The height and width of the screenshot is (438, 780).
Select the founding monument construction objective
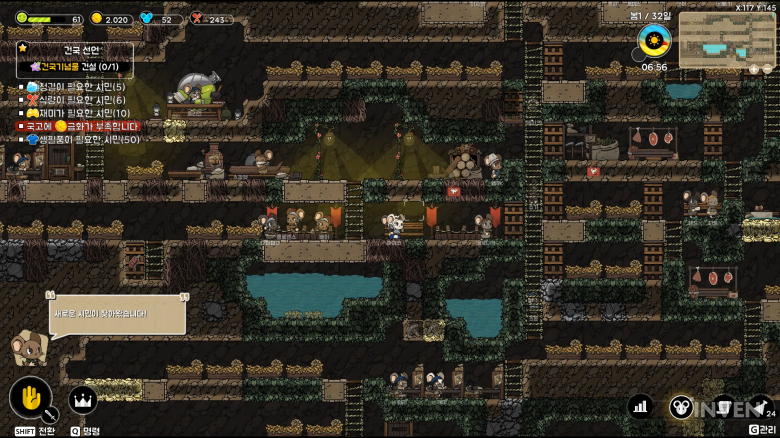point(76,66)
